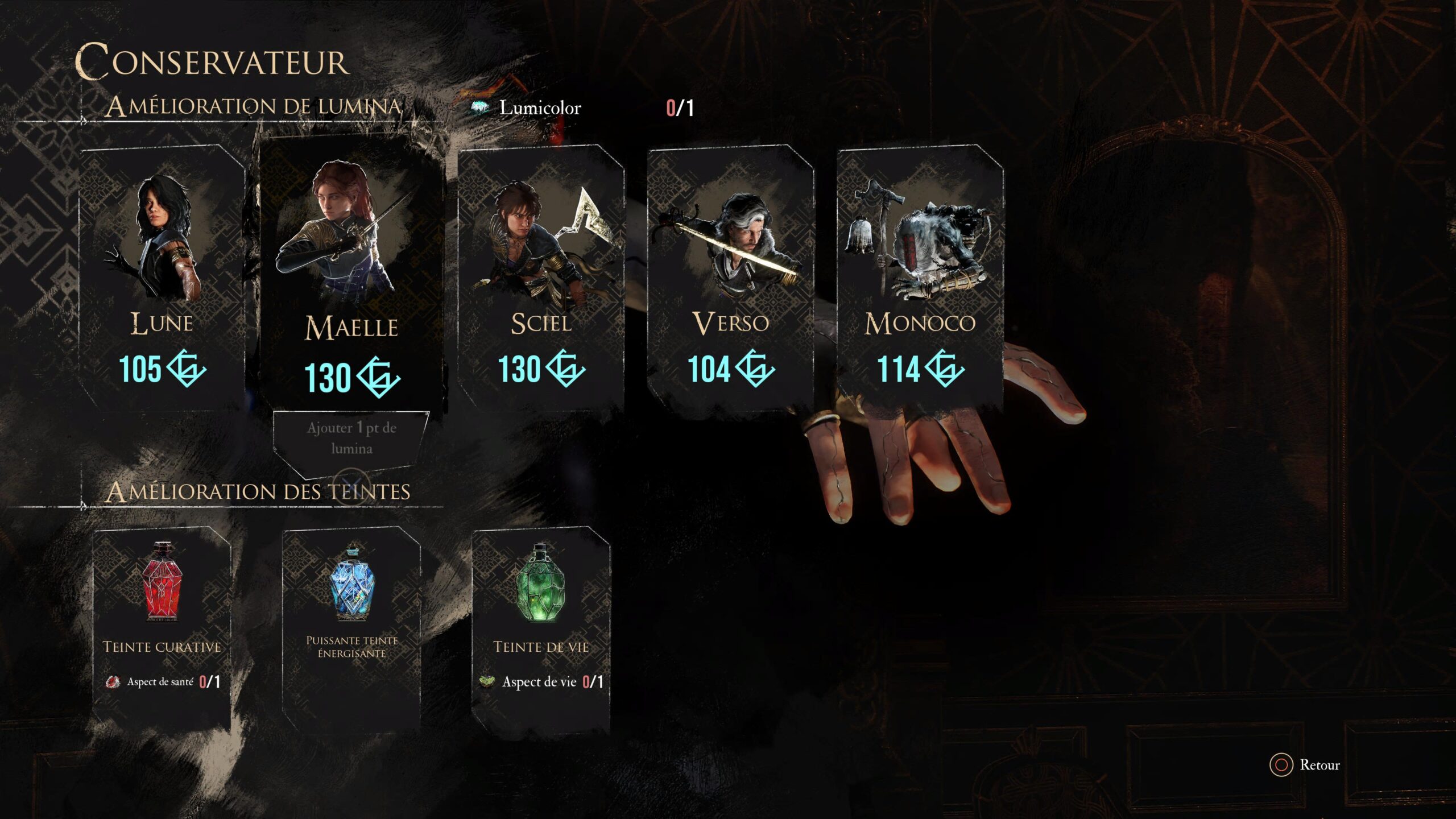Select the Verso character card
Image resolution: width=1456 pixels, height=819 pixels.
click(730, 279)
